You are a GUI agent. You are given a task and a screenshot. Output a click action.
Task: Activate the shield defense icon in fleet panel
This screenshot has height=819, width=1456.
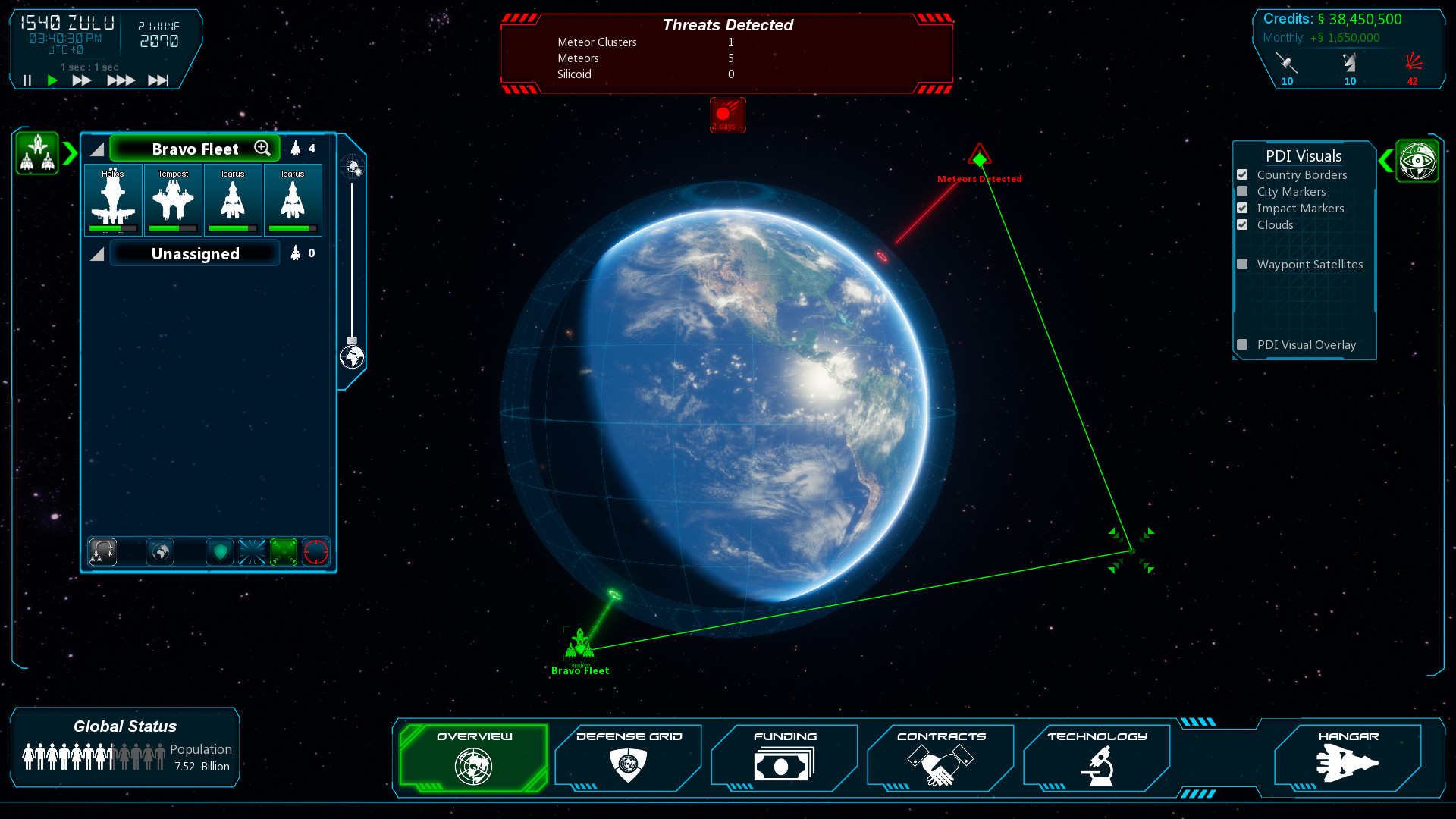tap(219, 551)
